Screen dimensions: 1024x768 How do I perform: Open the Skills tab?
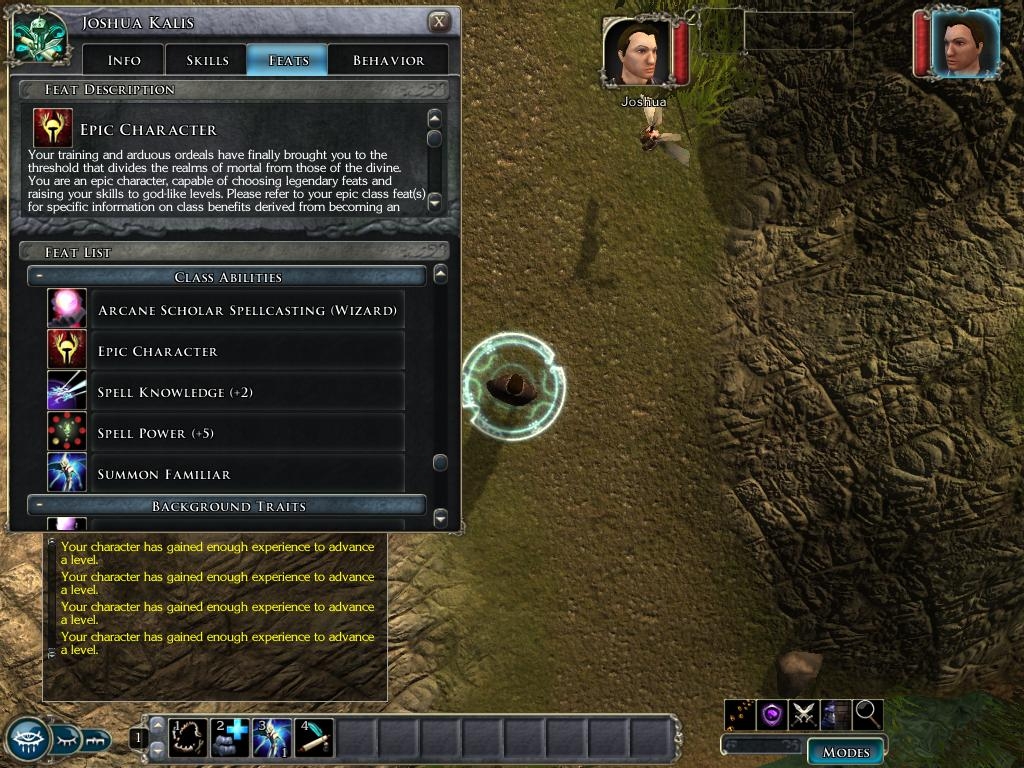[x=207, y=60]
